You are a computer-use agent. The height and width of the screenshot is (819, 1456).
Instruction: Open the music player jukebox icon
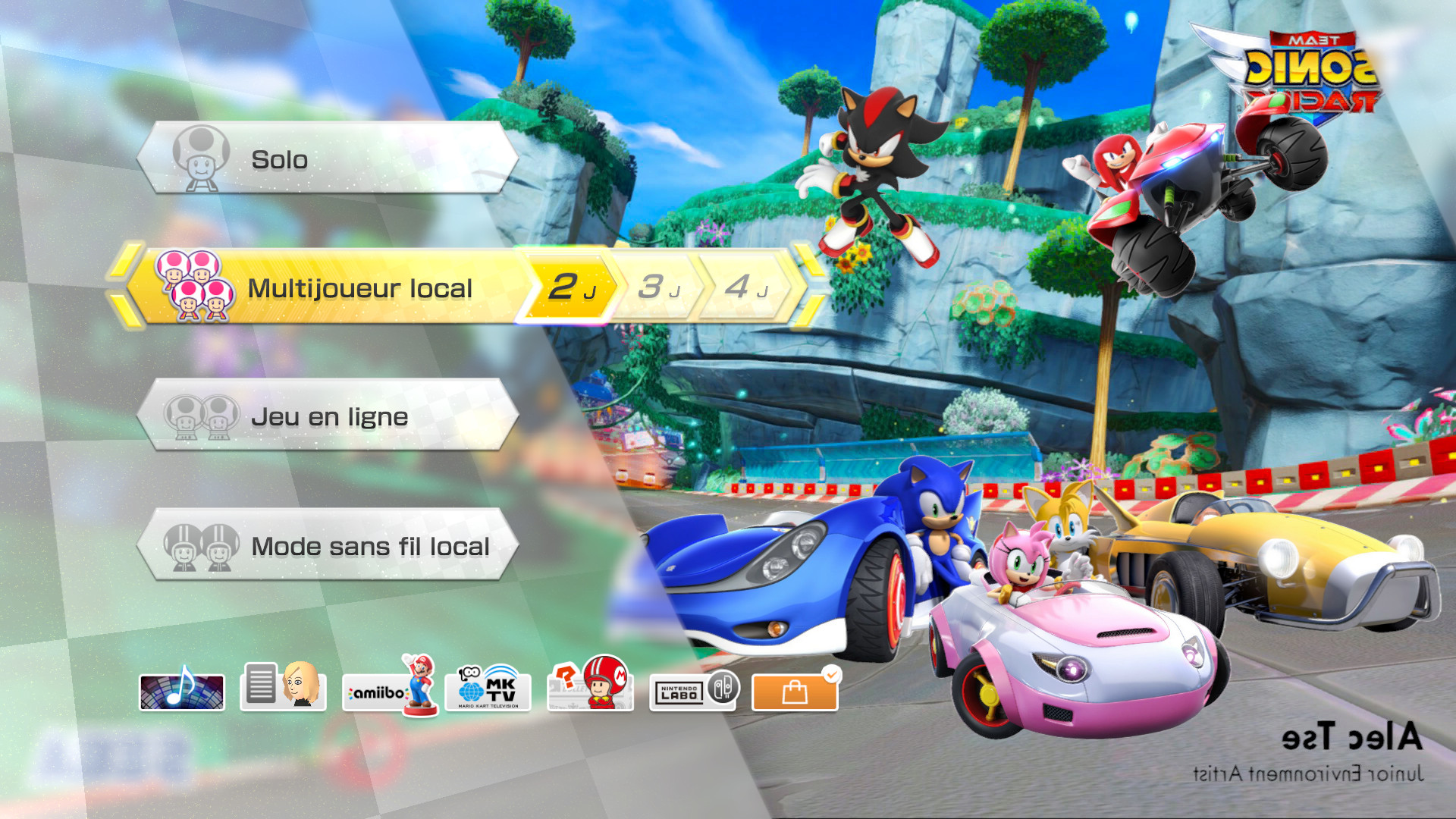[182, 692]
